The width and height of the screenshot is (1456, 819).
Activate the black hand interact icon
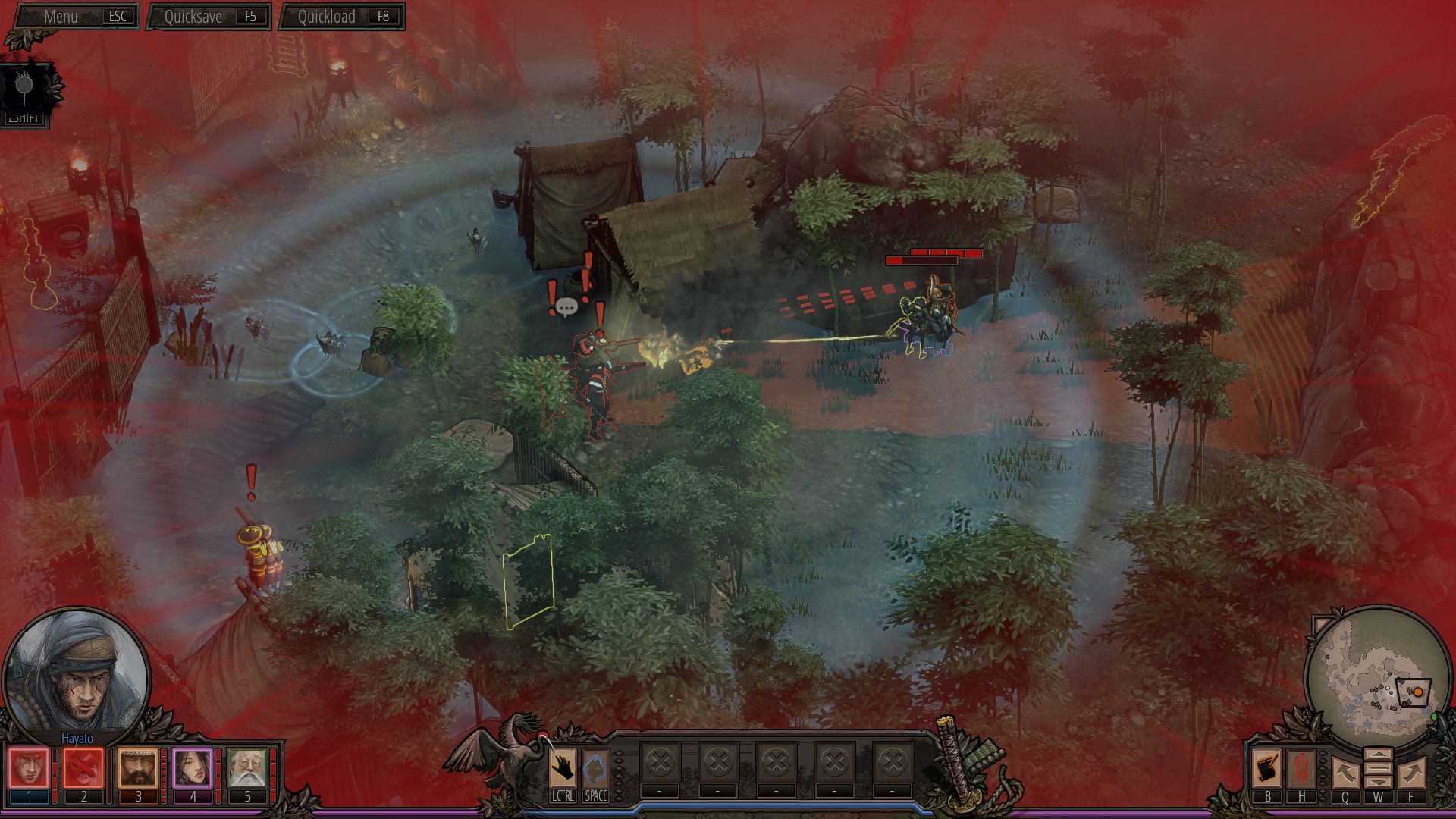[x=562, y=769]
